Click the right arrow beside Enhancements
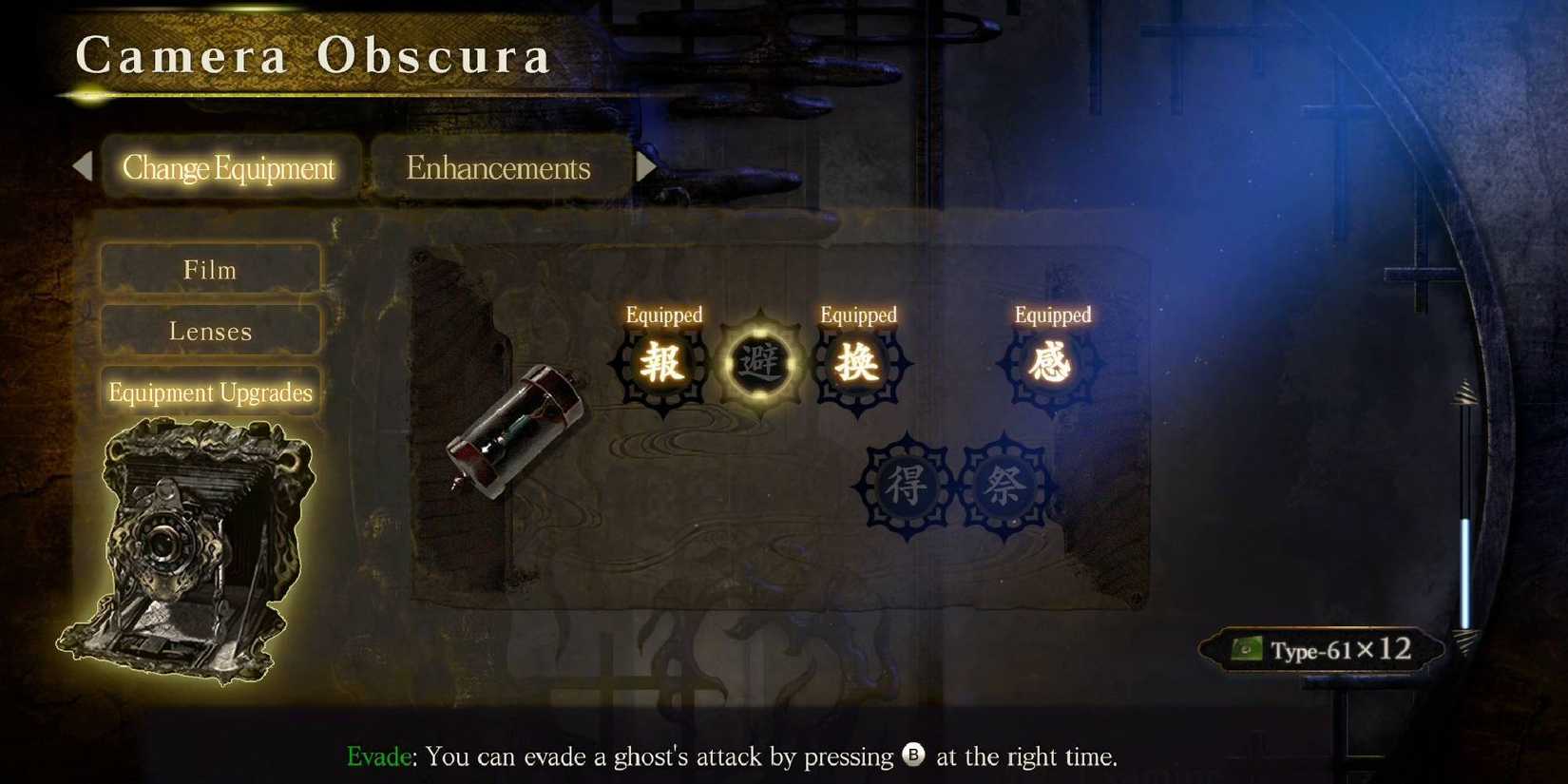1568x784 pixels. point(647,167)
